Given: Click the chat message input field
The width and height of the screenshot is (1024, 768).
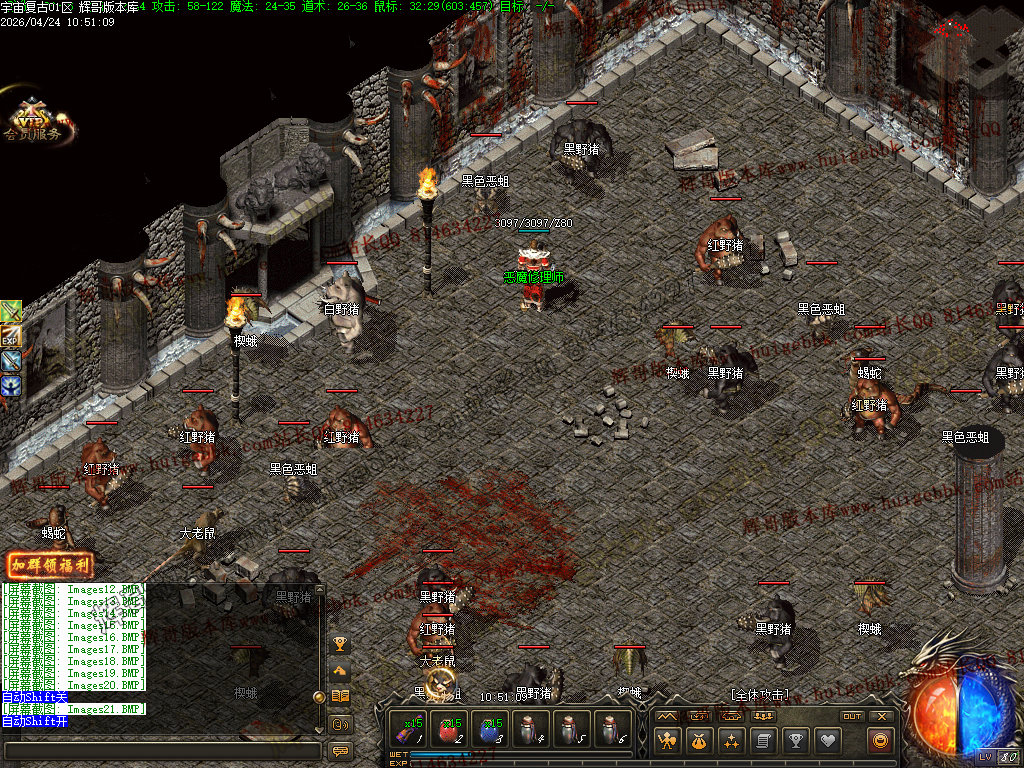Looking at the screenshot, I should [x=160, y=750].
